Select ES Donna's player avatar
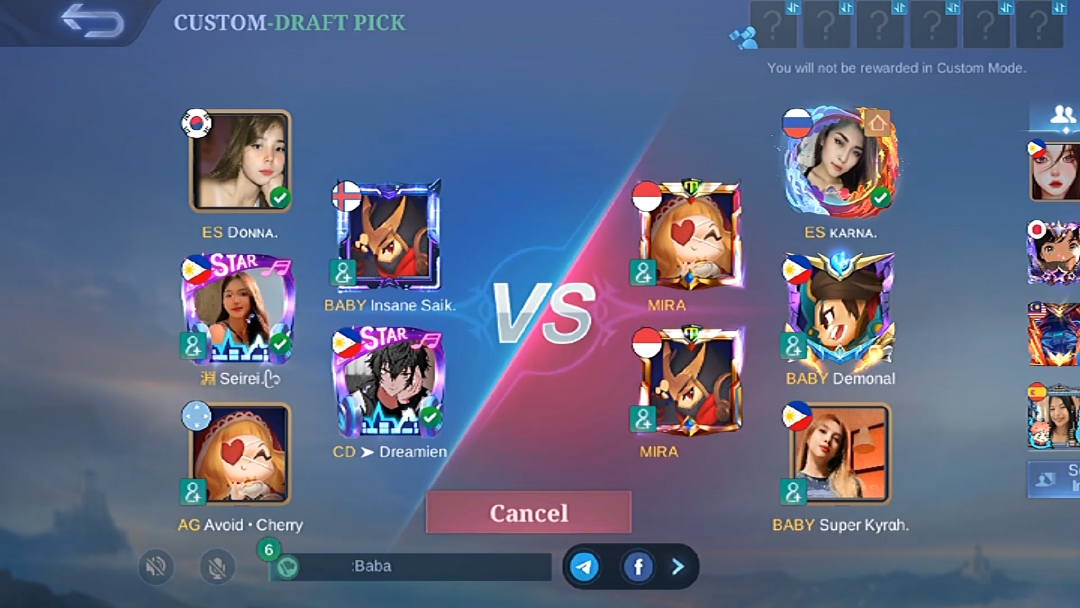1080x608 pixels. click(240, 161)
